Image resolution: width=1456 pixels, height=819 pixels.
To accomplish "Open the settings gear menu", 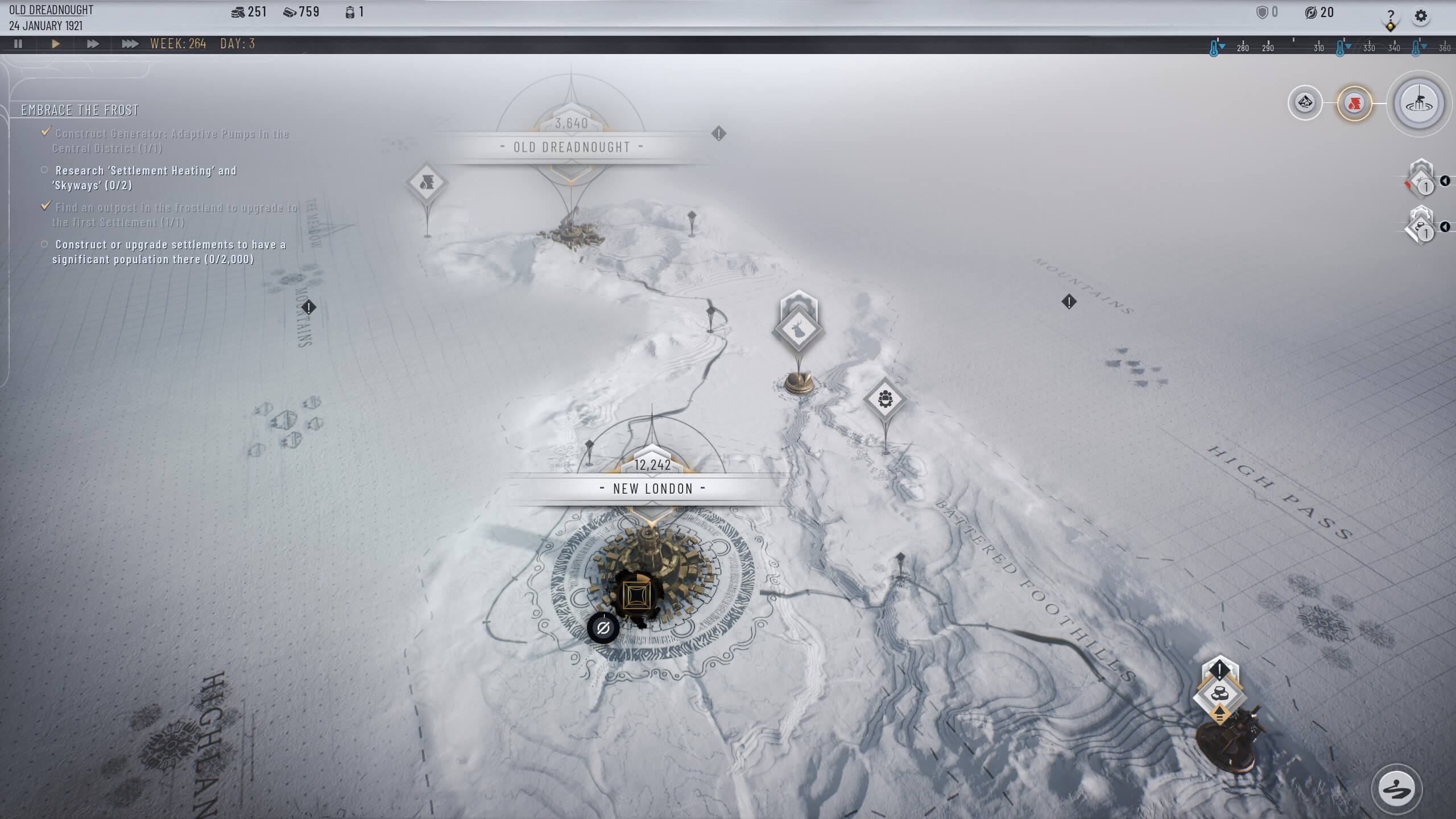I will (1421, 16).
